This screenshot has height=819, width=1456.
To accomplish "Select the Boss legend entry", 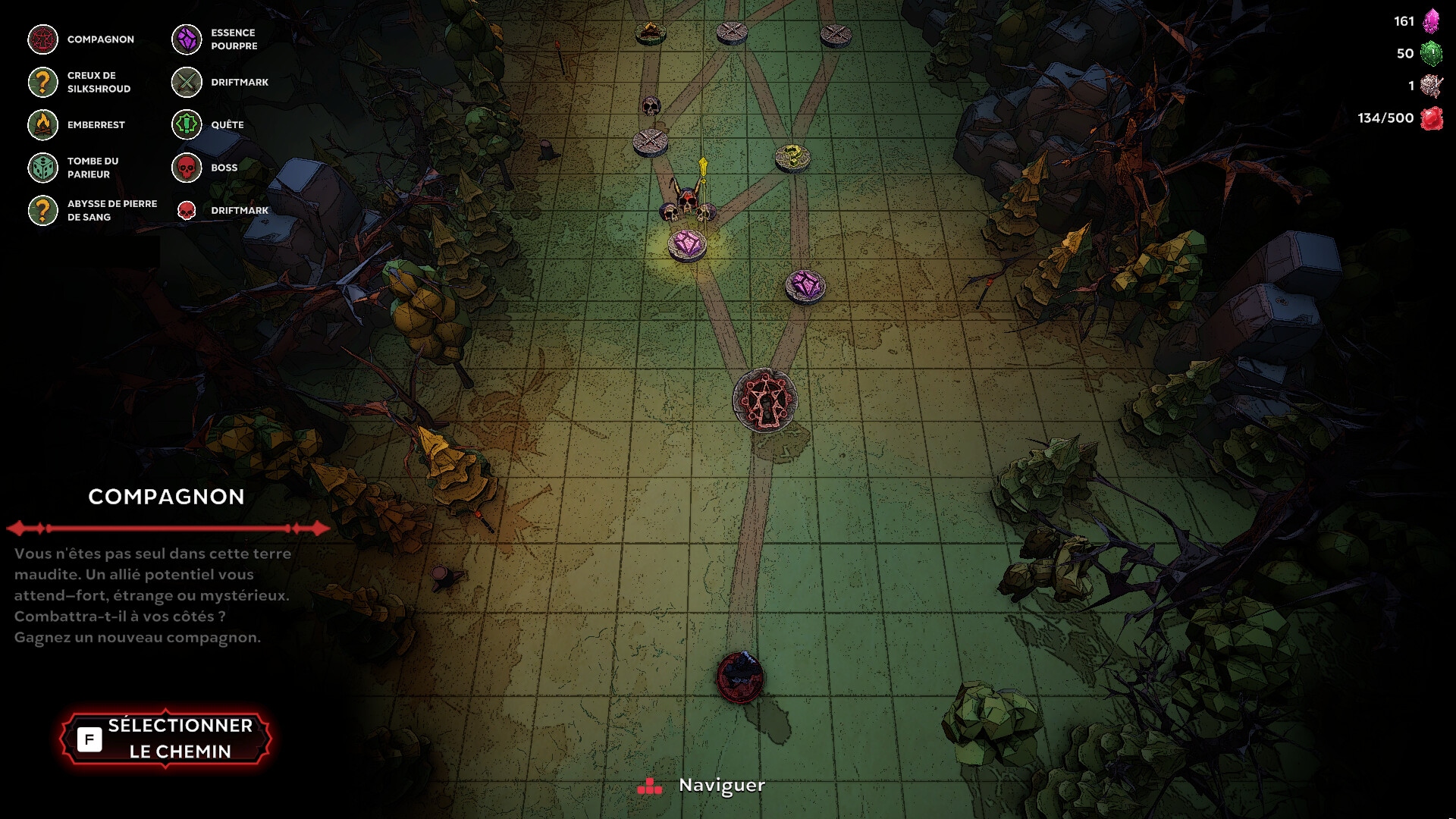I will tap(206, 168).
